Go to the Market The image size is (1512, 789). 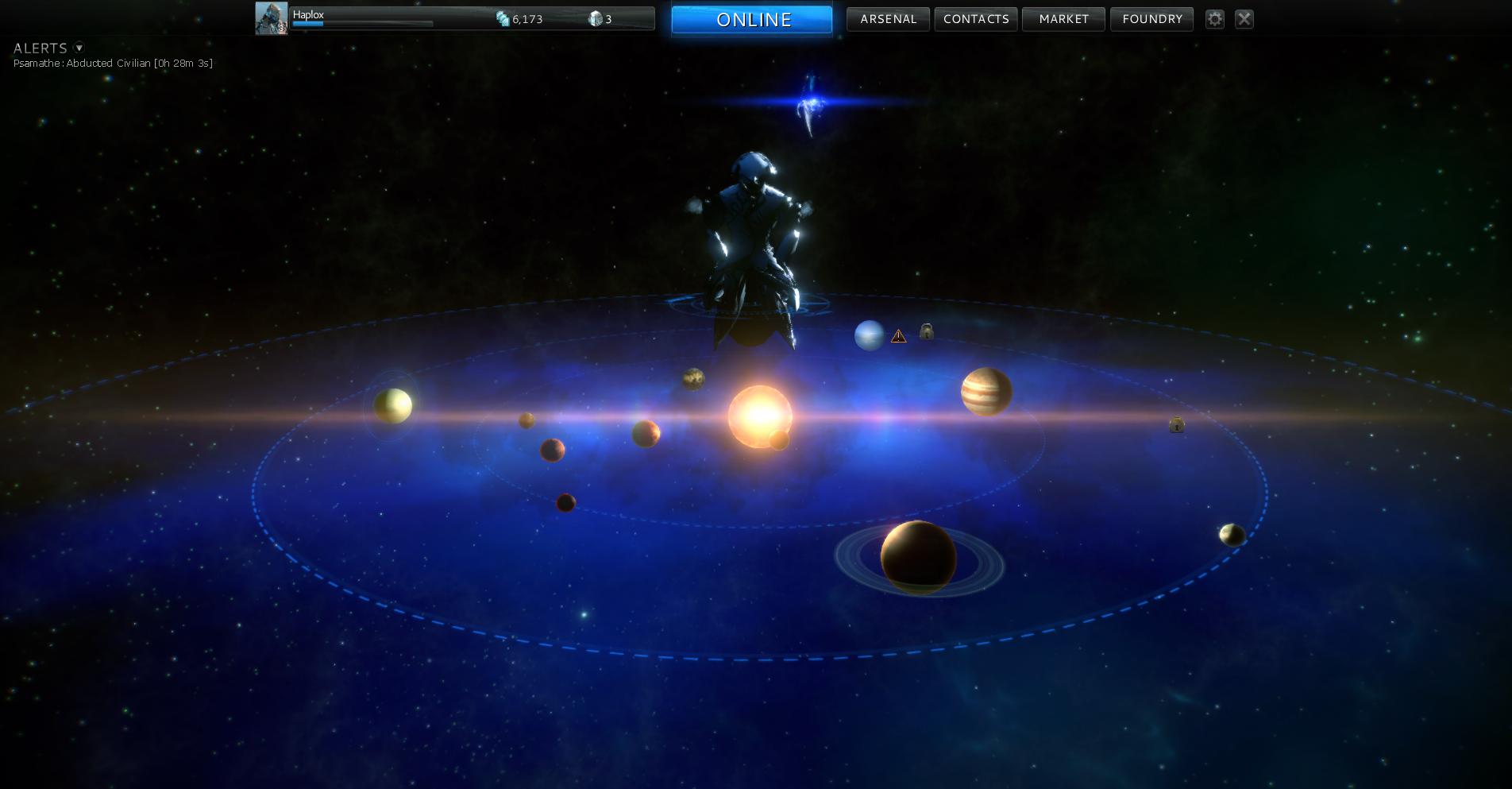(x=1063, y=19)
